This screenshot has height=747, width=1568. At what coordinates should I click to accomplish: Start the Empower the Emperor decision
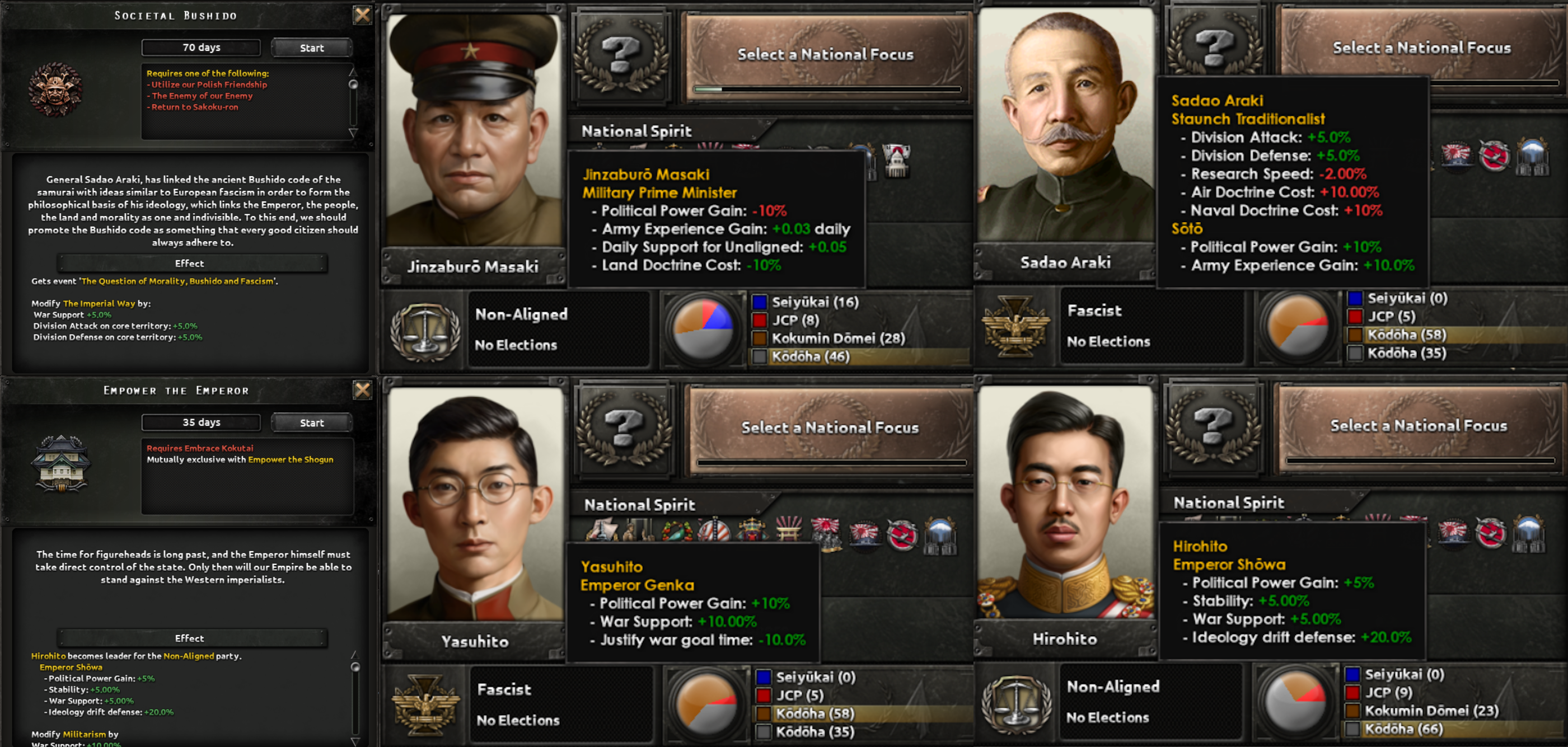click(311, 422)
